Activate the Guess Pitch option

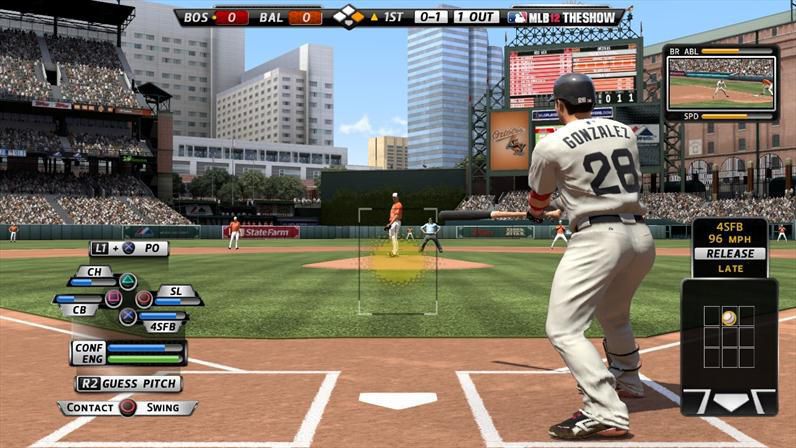[129, 383]
